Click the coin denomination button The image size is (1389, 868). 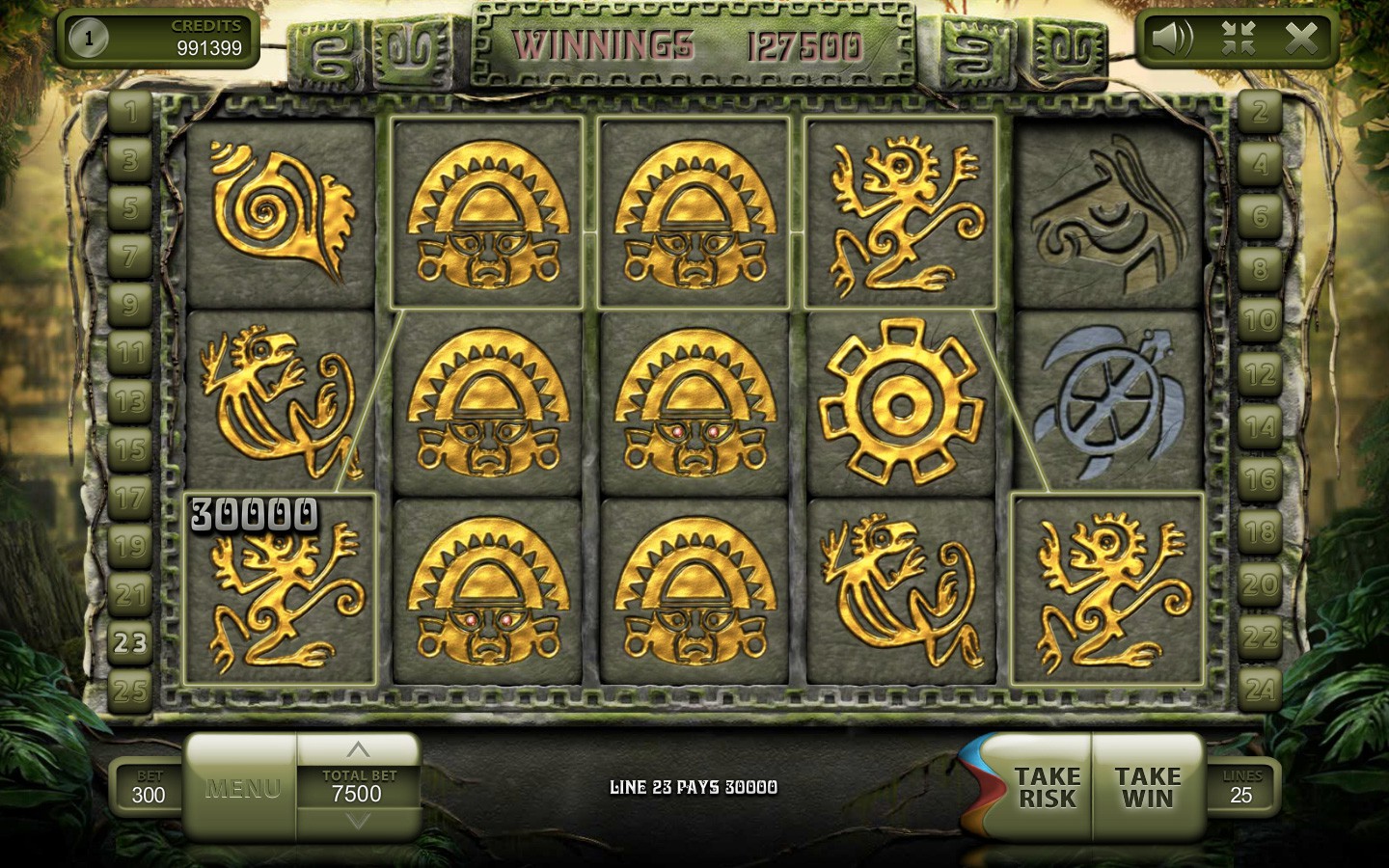(x=89, y=39)
